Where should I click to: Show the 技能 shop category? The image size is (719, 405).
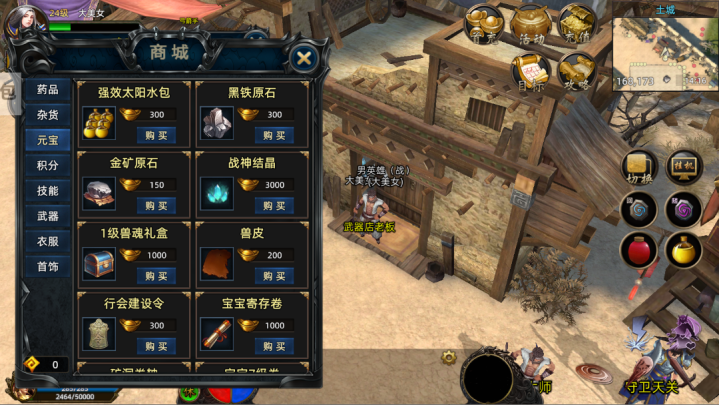[x=47, y=190]
